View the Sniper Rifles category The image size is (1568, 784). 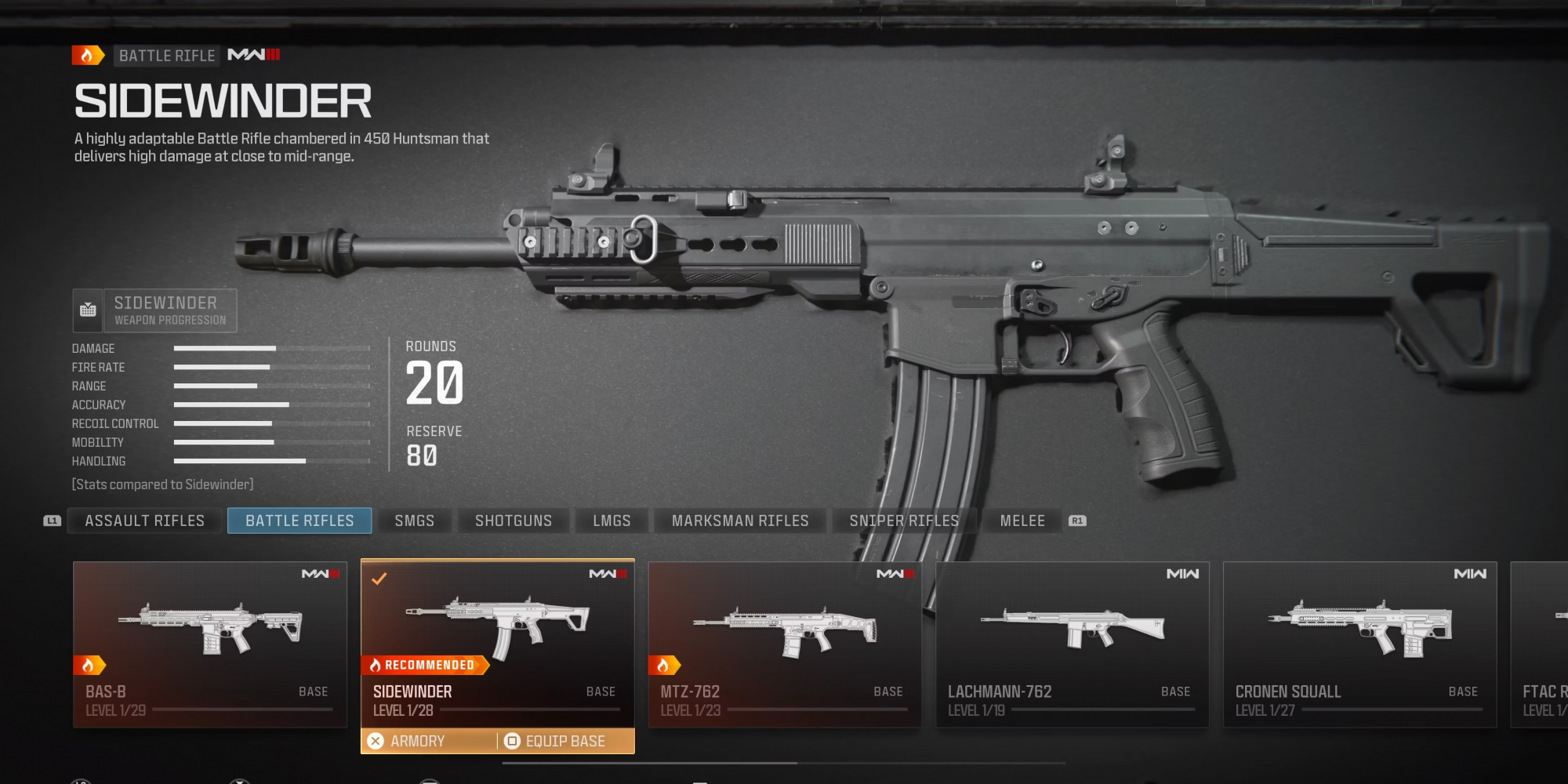(904, 521)
